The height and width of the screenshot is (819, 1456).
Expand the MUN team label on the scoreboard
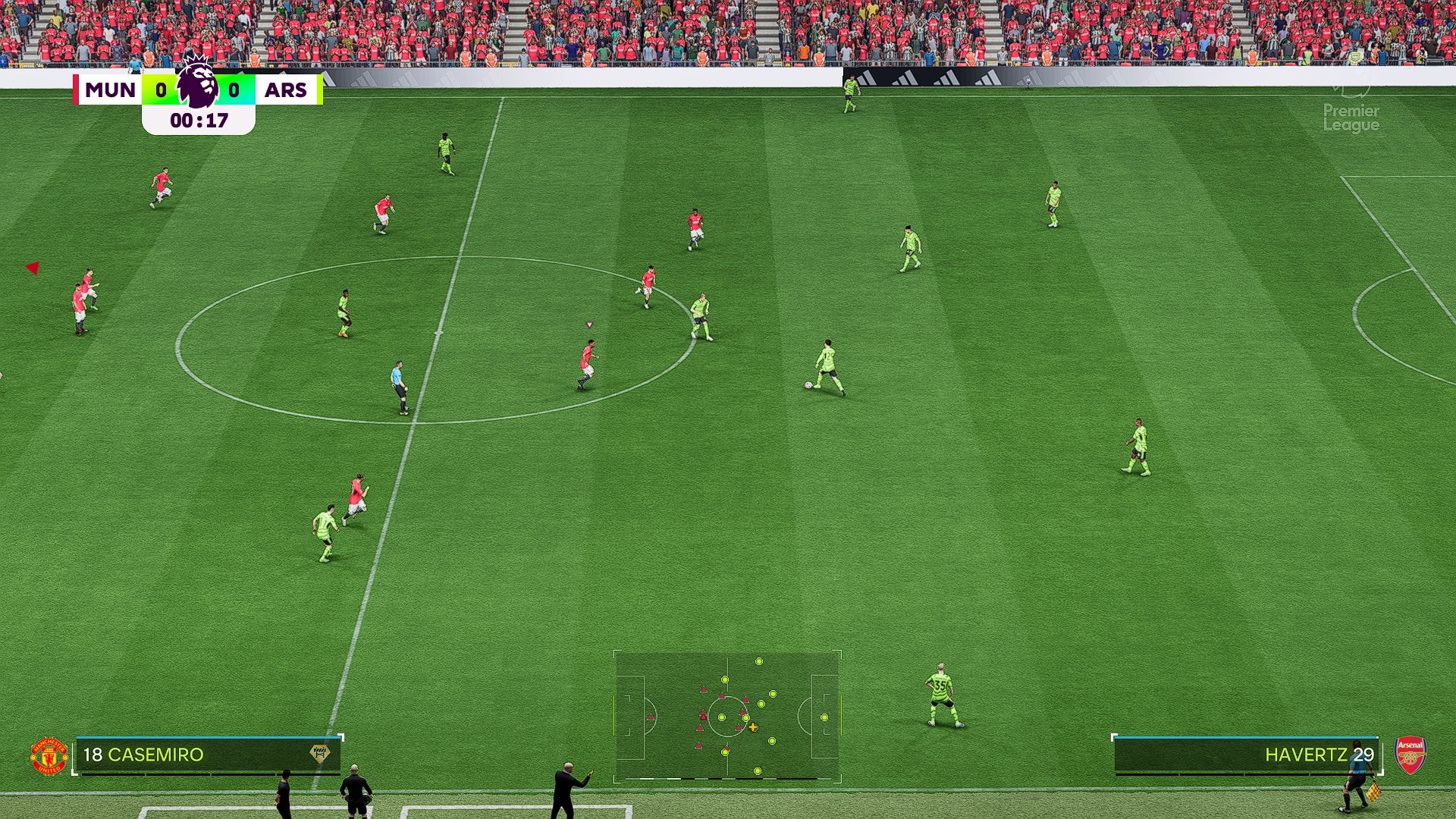point(110,89)
